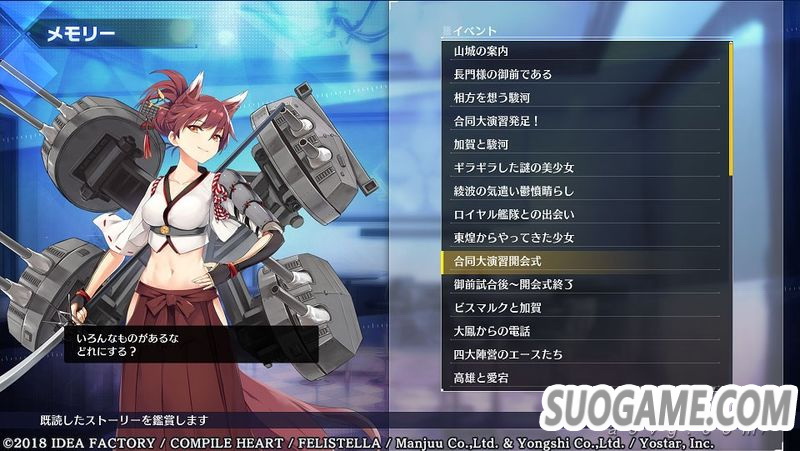Select the 大鳳からの電話 entry
Screen dimensions: 800x451
[x=580, y=331]
